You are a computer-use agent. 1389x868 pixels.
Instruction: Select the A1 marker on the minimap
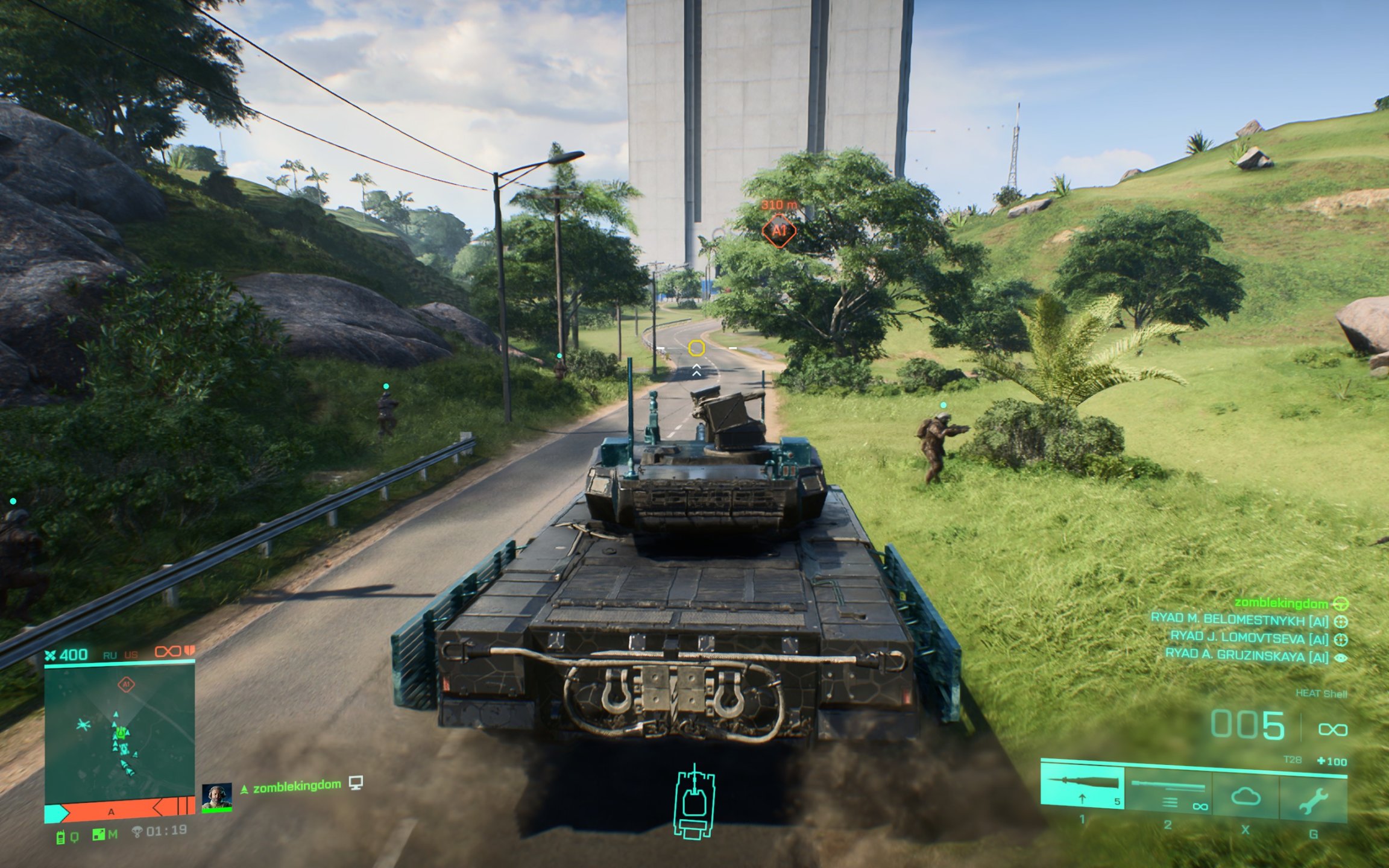pyautogui.click(x=126, y=685)
